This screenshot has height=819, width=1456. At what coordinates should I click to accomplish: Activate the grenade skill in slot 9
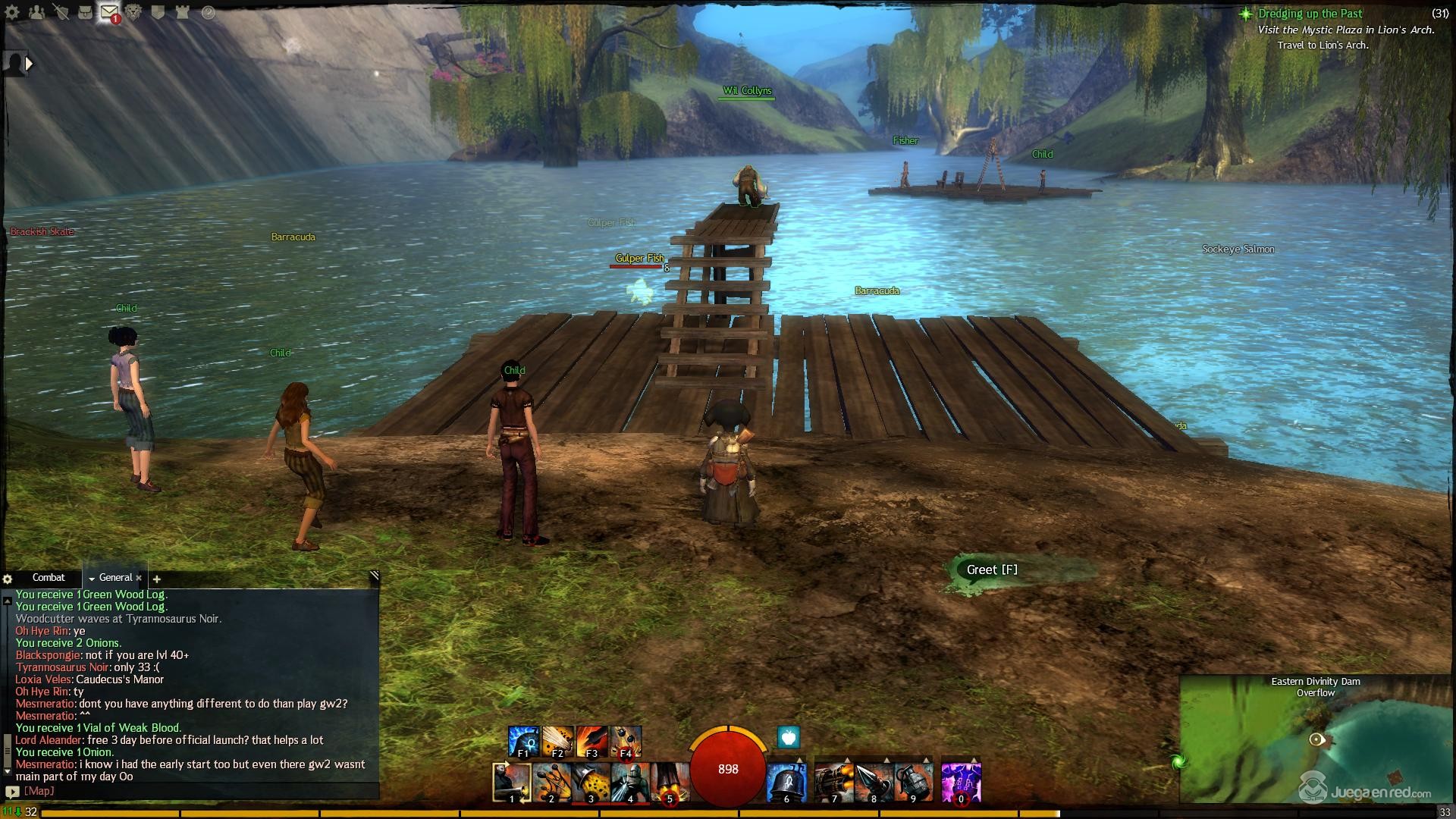click(x=912, y=783)
